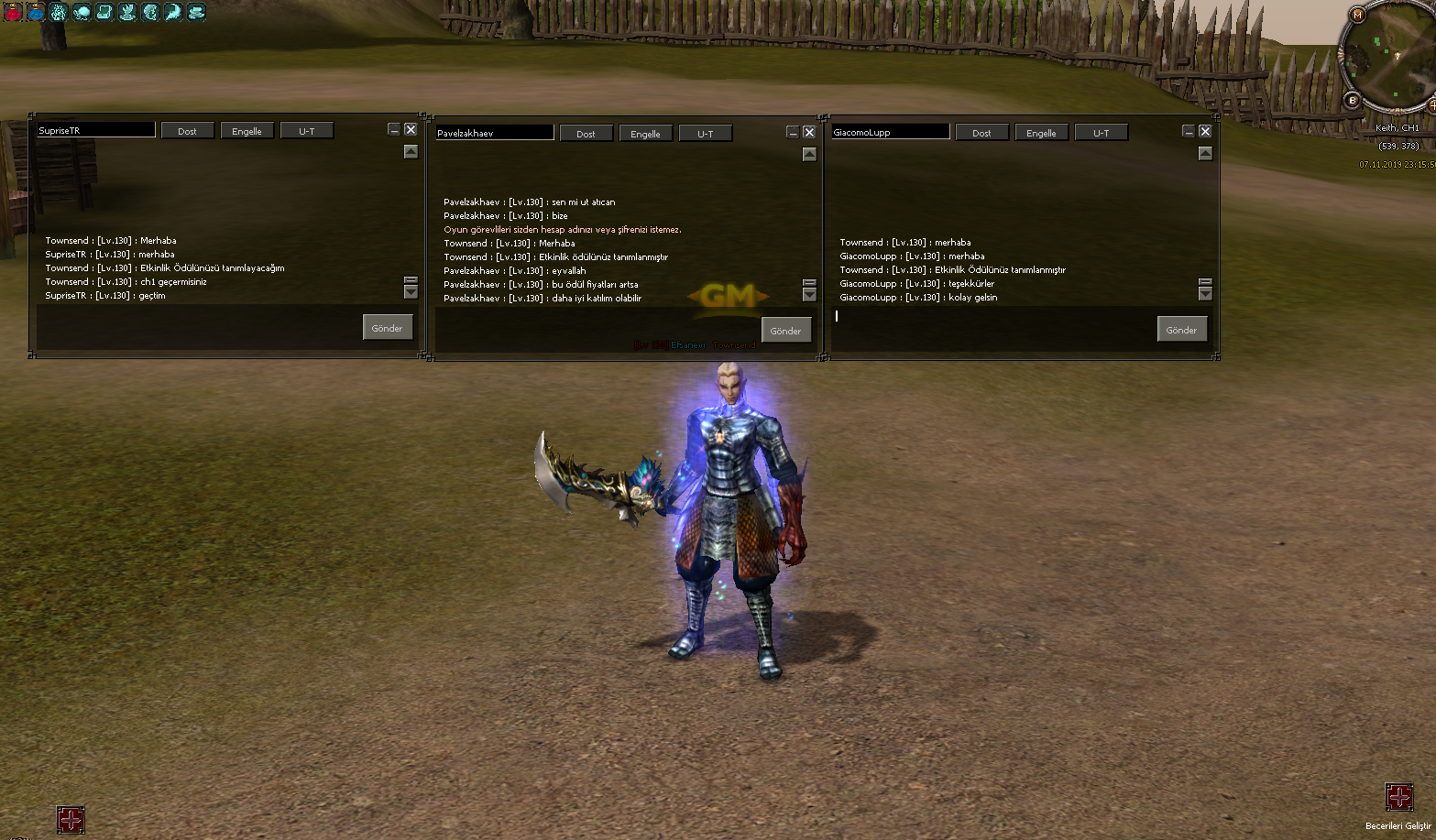
Task: Add SupriseTR as friend with Dost button
Action: (187, 131)
